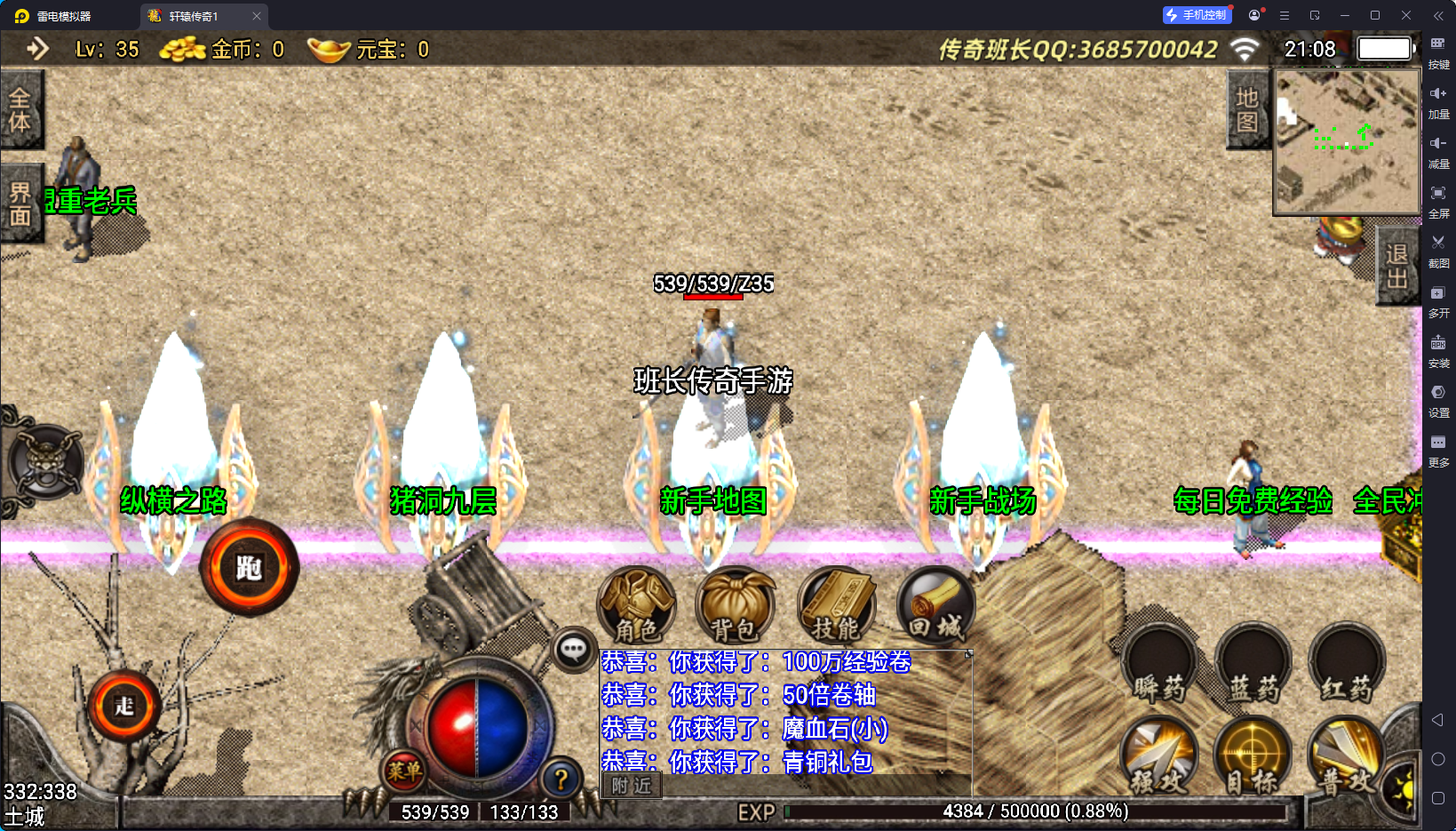
Task: Open the 角色 character panel
Action: click(x=637, y=605)
